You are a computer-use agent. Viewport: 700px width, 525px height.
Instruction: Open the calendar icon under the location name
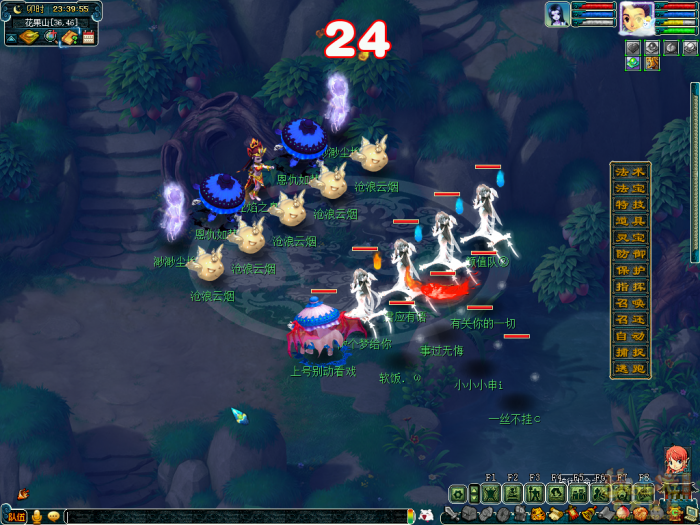pos(88,37)
